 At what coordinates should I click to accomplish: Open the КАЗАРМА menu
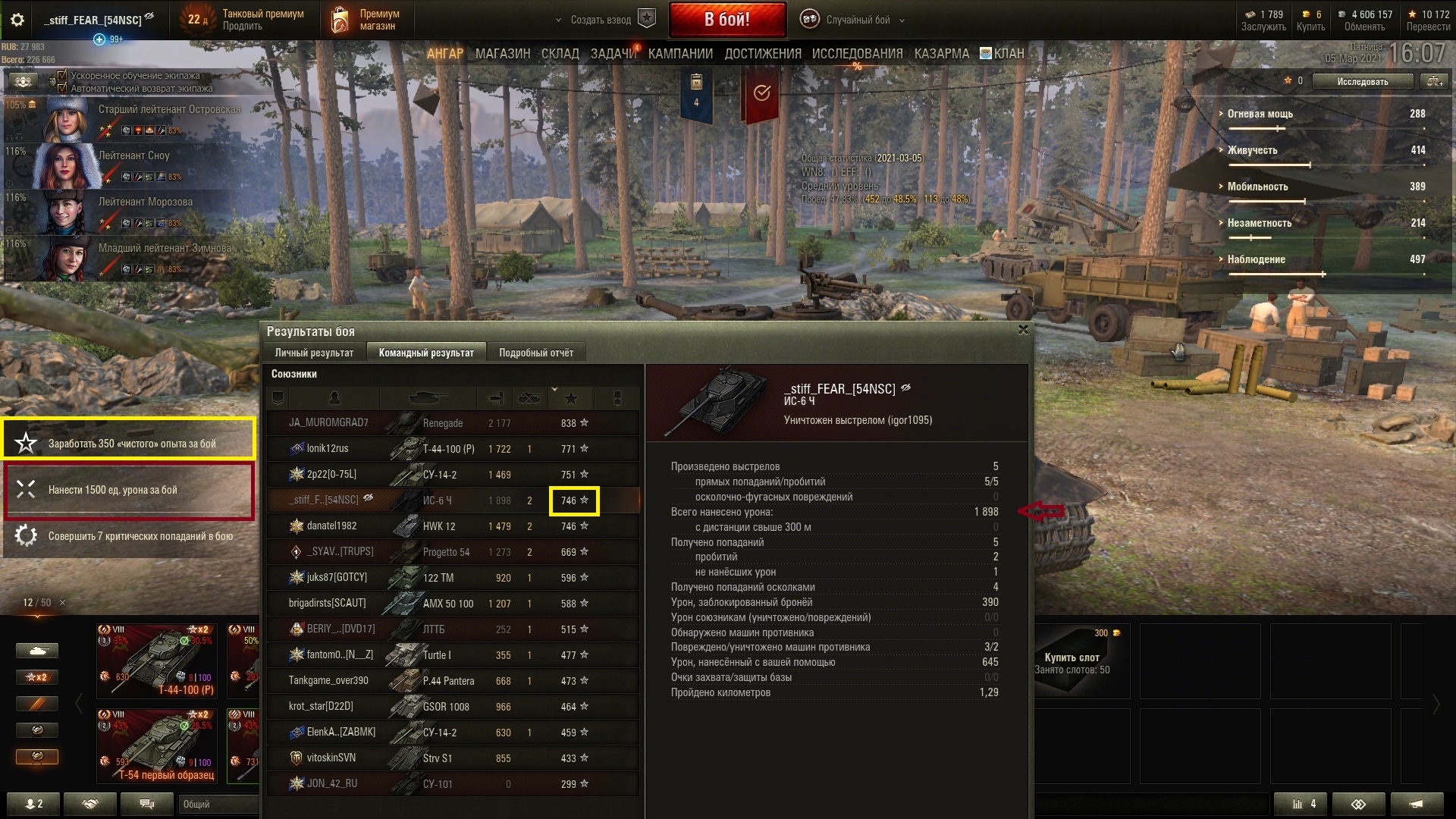click(x=941, y=54)
